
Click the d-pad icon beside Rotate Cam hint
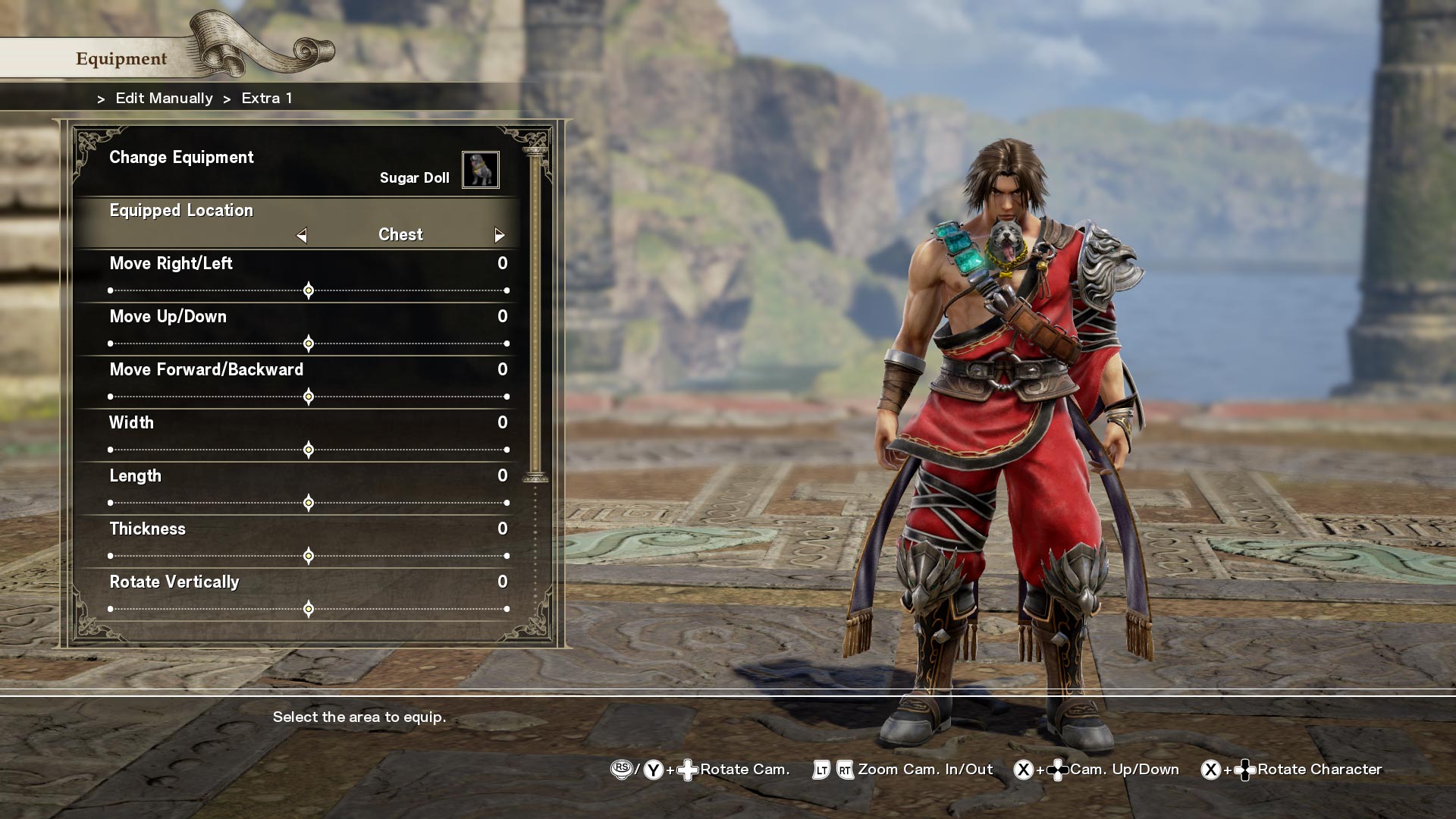[687, 769]
